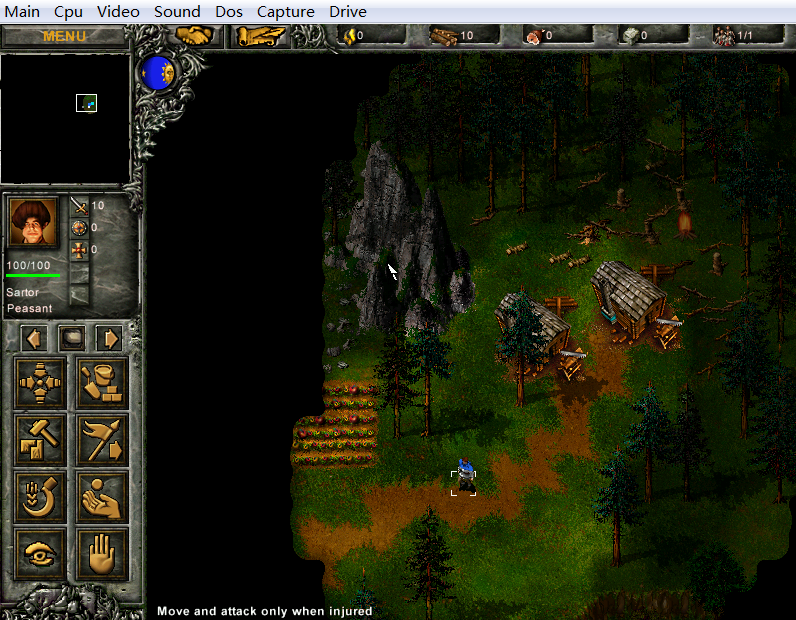The width and height of the screenshot is (796, 620).
Task: Select the open hand with ball command
Action: [x=102, y=496]
